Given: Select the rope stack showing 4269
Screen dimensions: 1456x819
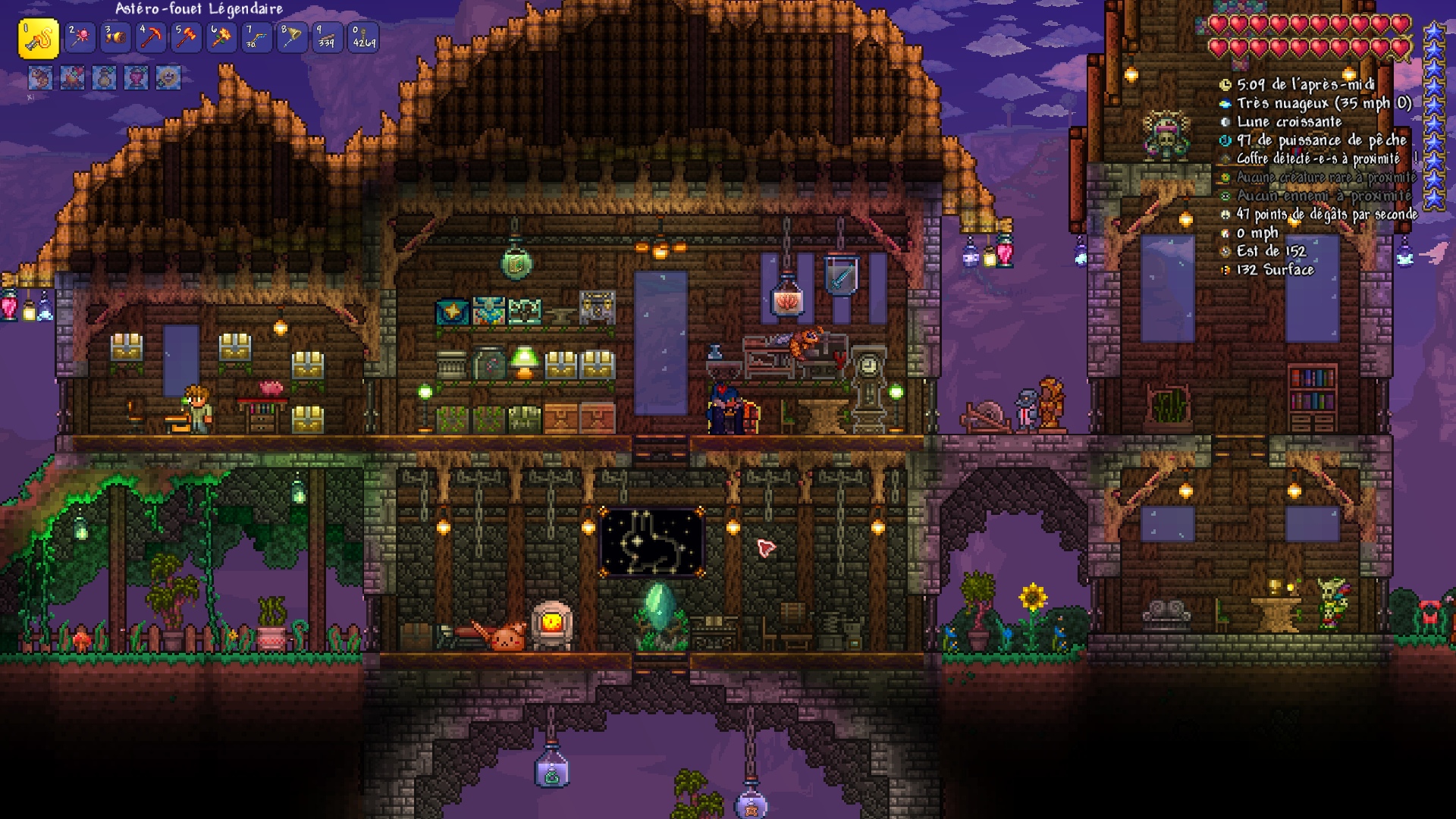Looking at the screenshot, I should [x=363, y=38].
